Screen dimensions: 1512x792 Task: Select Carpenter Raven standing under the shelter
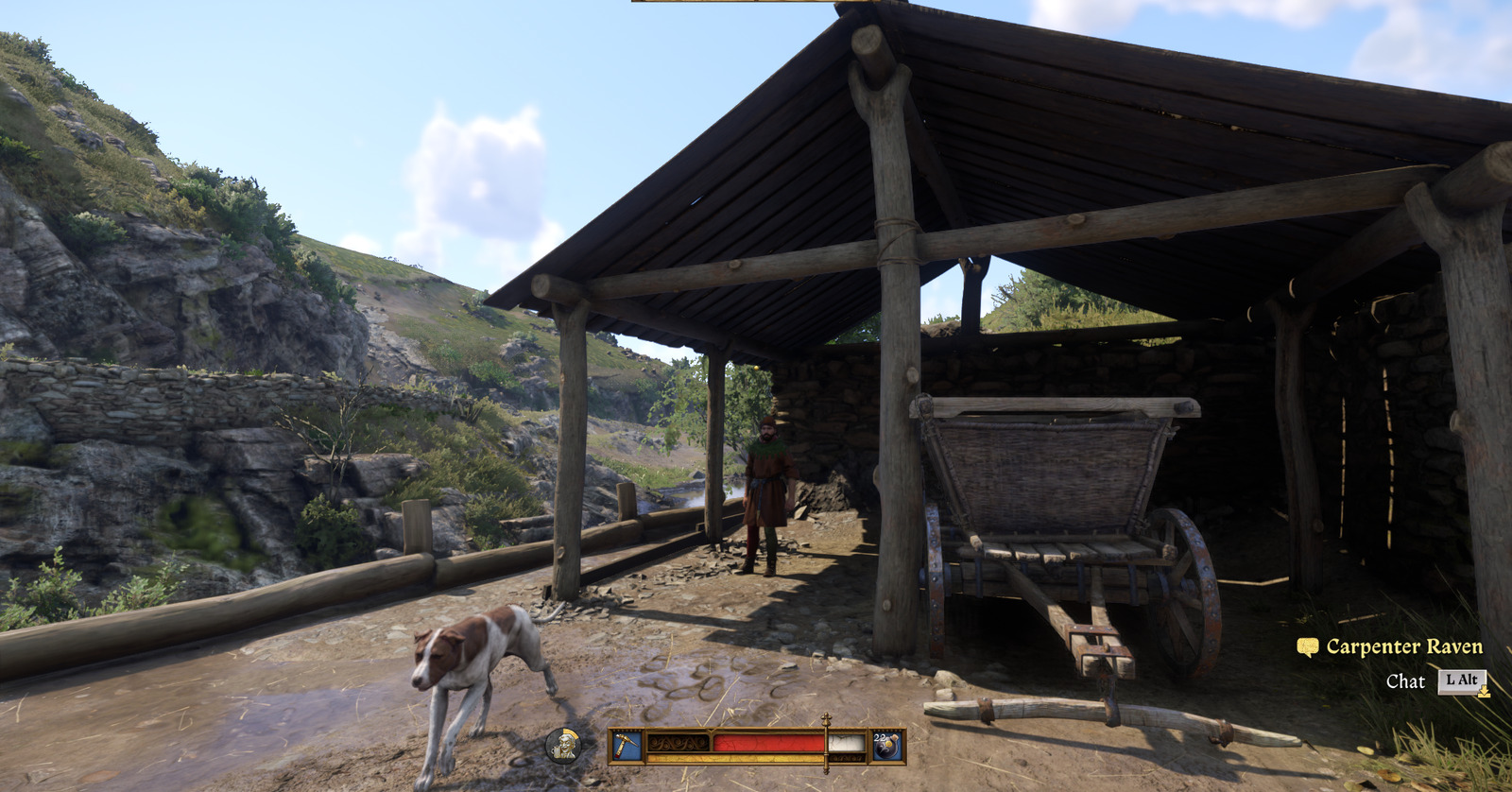click(x=767, y=482)
